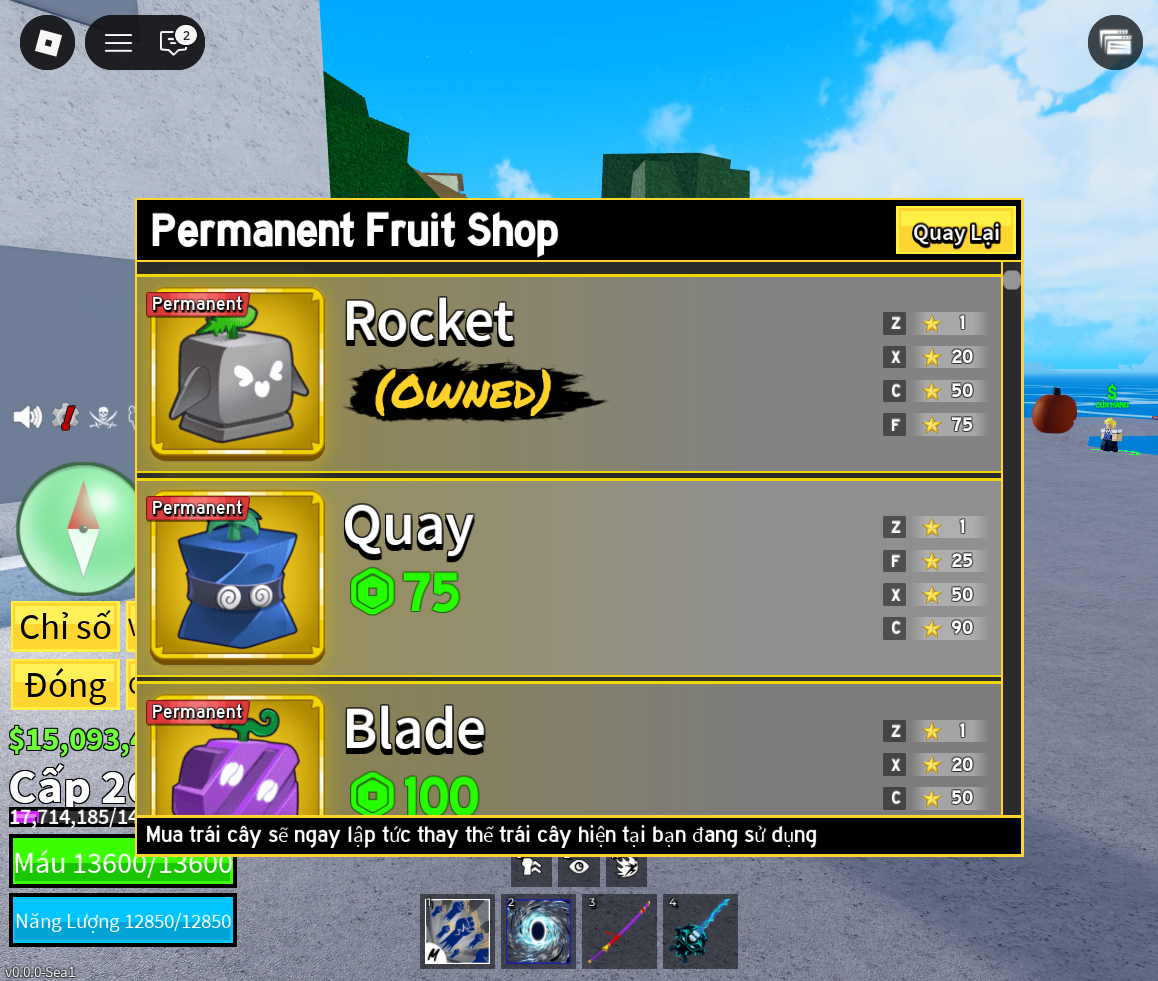Image resolution: width=1158 pixels, height=981 pixels.
Task: Select the Rocket permanent fruit row
Action: [568, 373]
